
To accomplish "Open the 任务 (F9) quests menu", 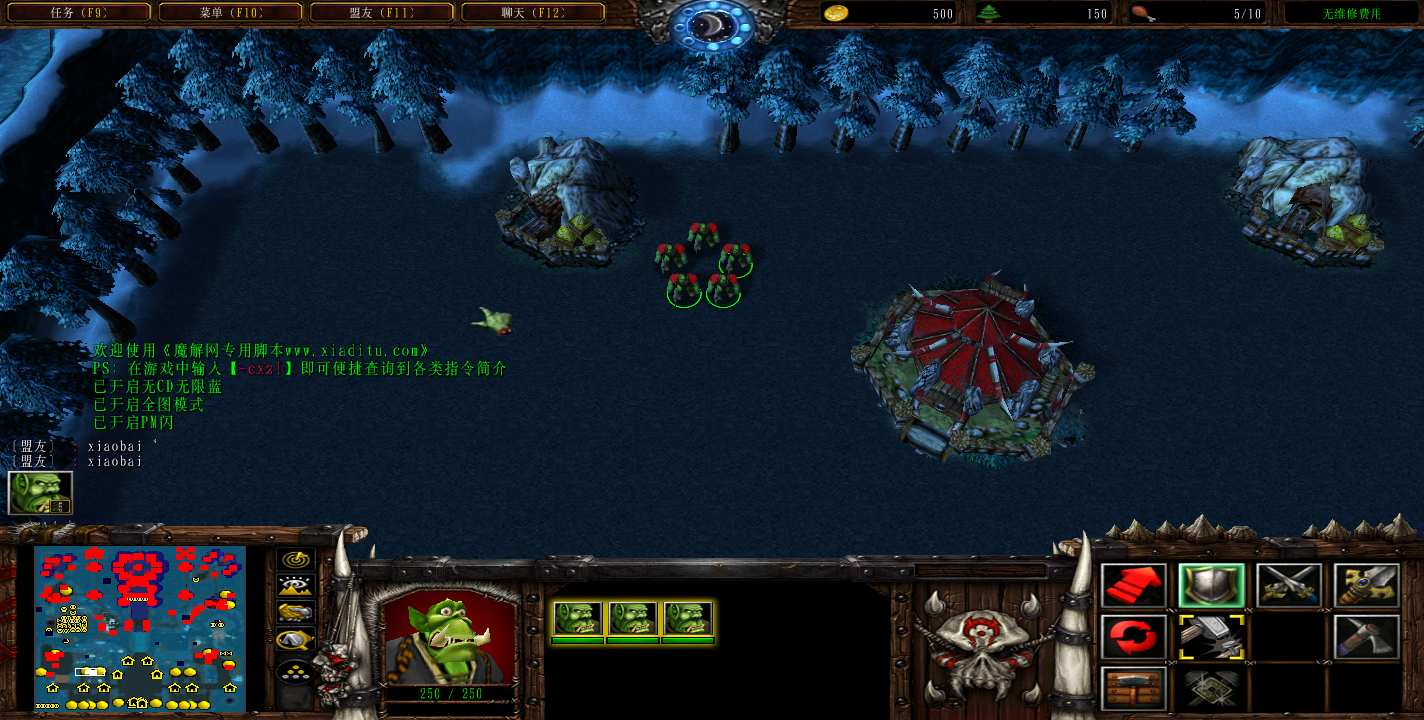I will [x=78, y=13].
